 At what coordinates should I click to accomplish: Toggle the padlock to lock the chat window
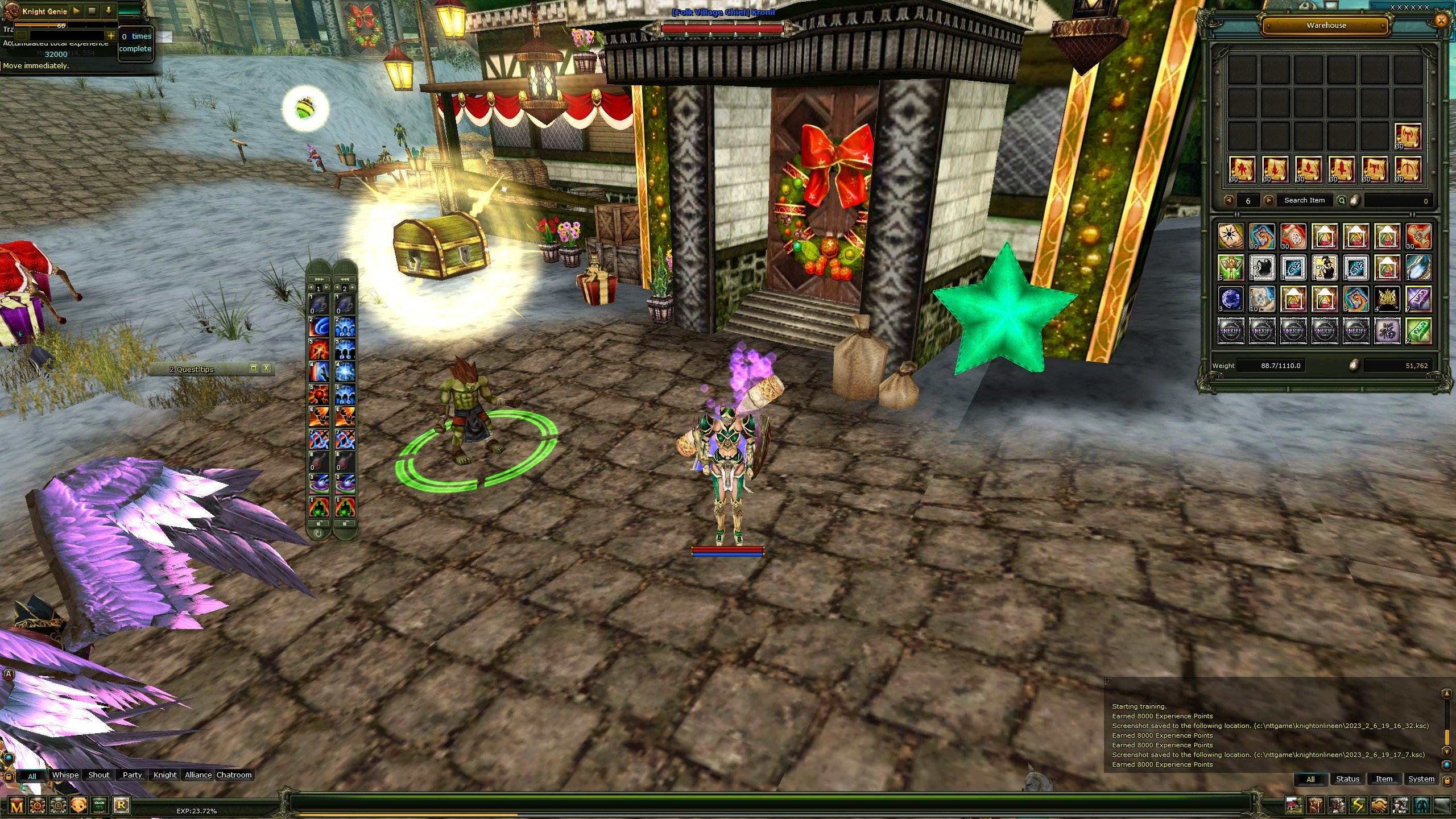tap(9, 777)
